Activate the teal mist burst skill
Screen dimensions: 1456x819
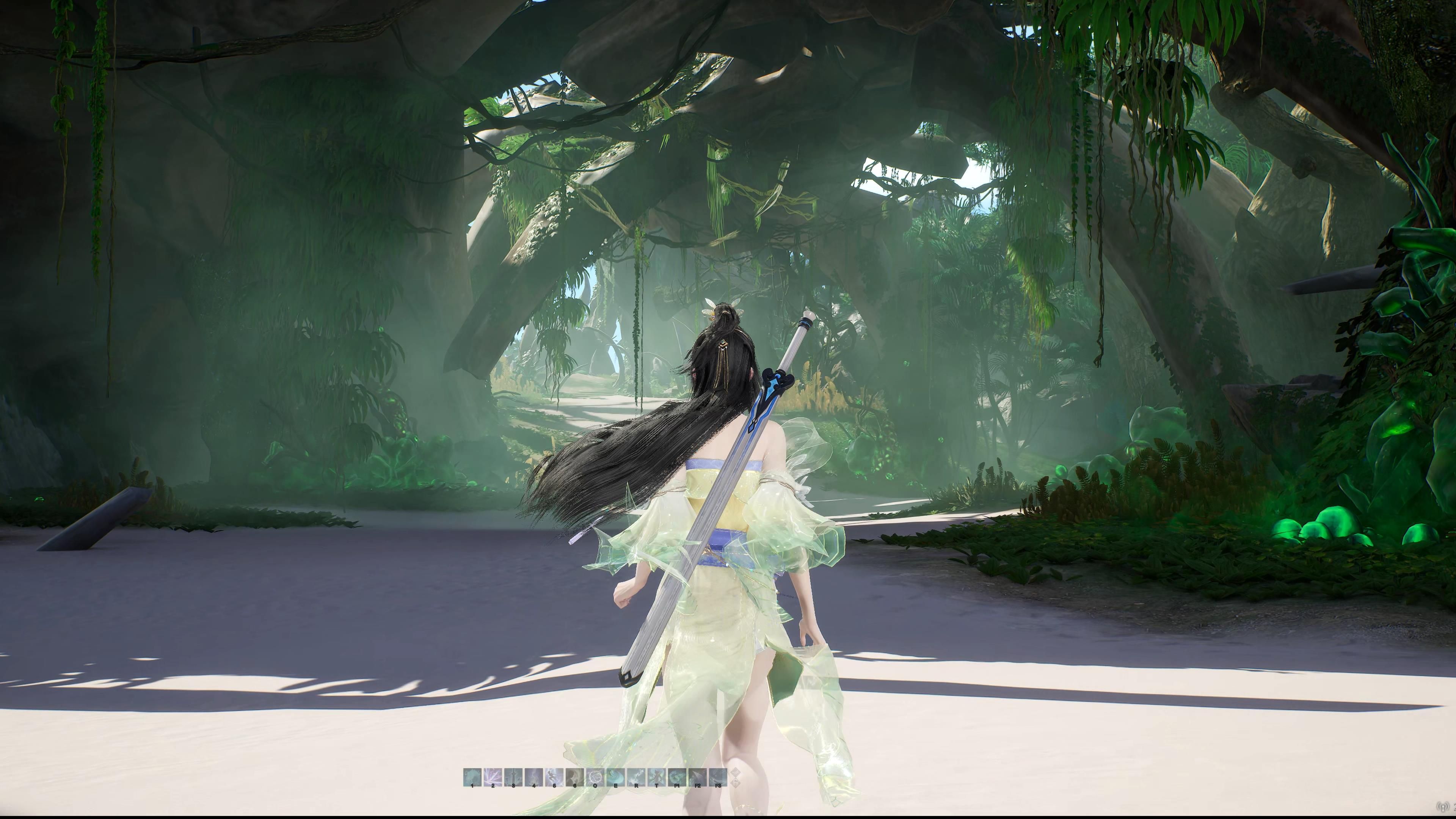[472, 777]
